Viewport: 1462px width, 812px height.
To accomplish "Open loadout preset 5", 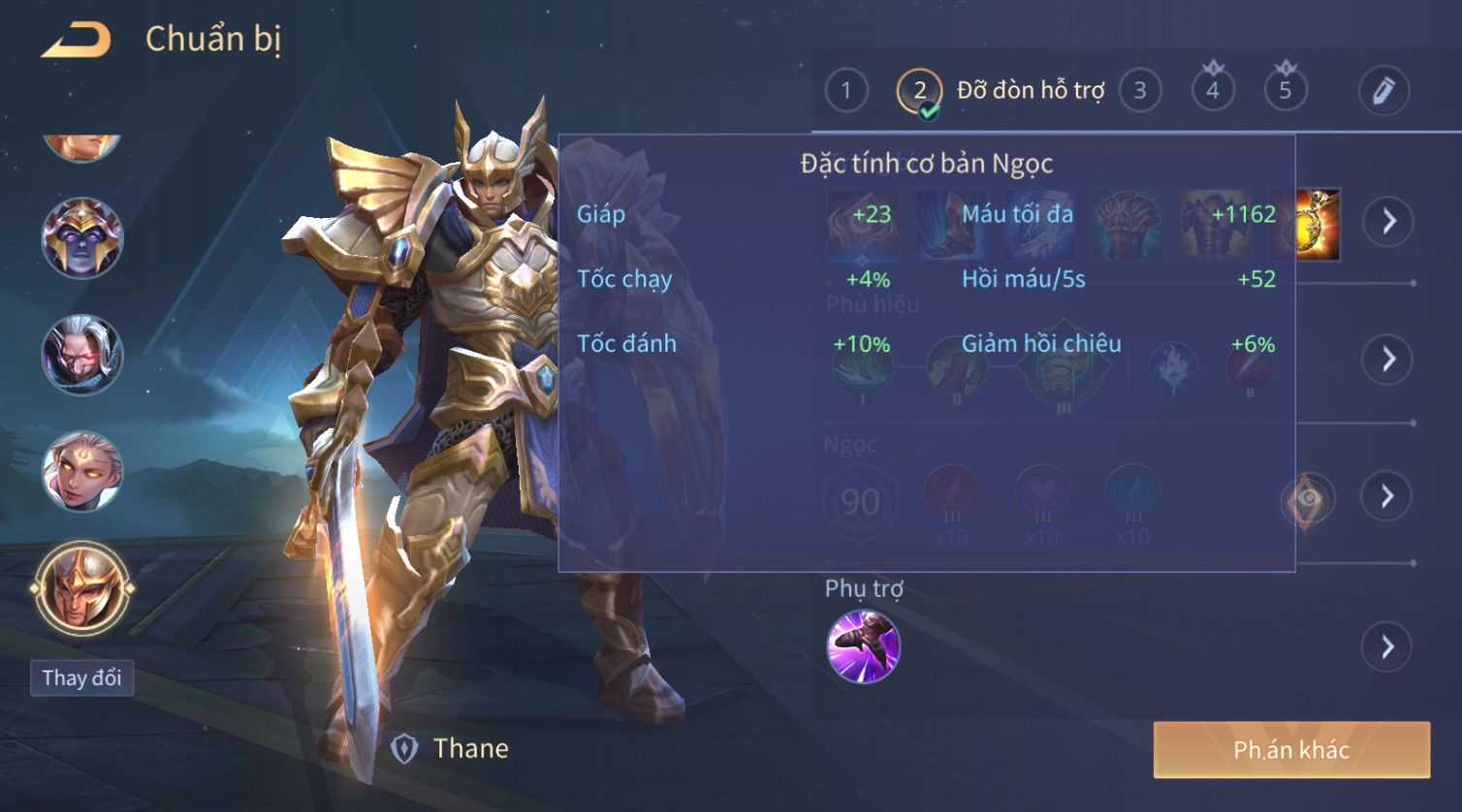I will pos(1286,91).
